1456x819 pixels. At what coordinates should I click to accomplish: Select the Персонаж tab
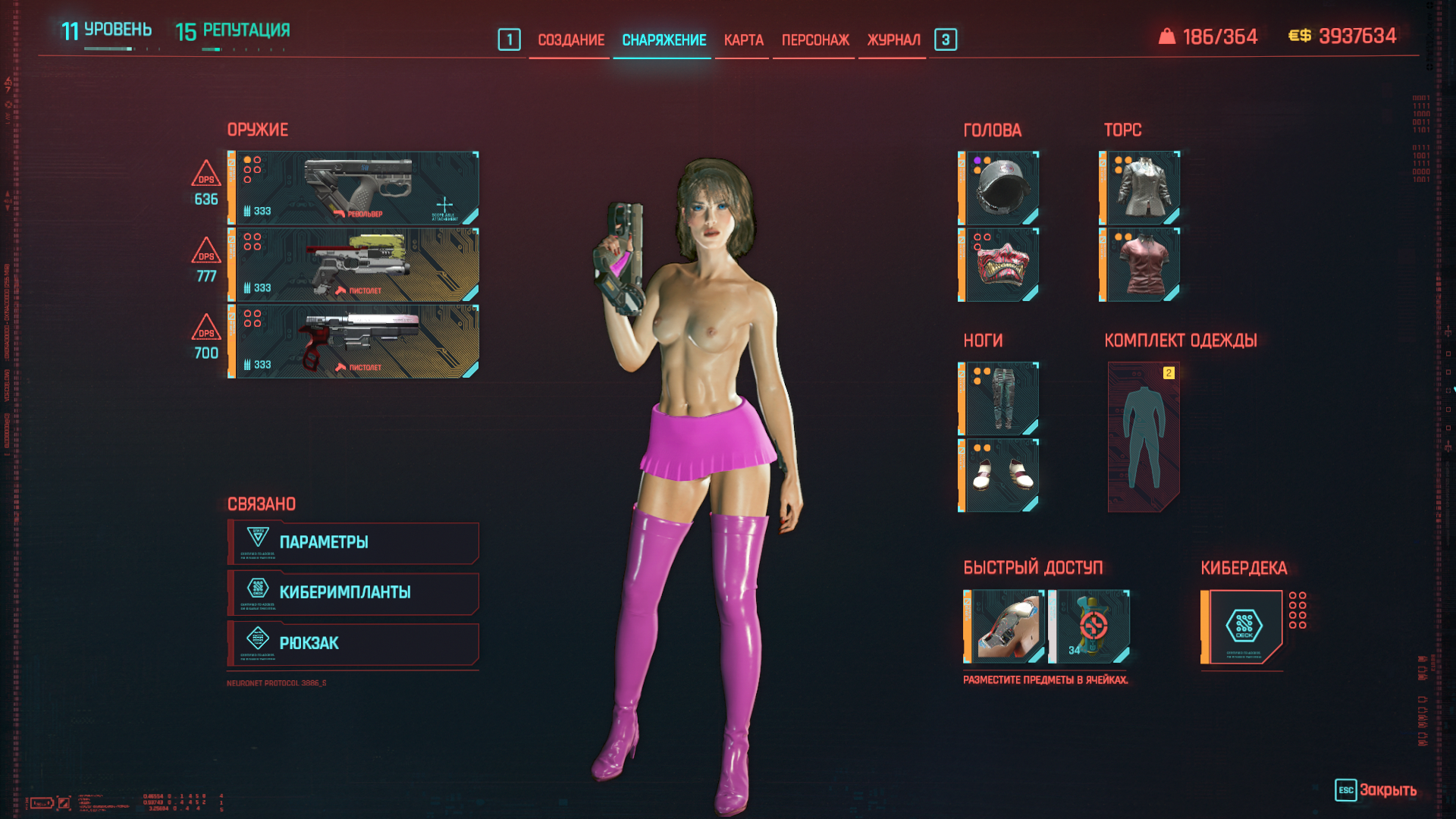tap(815, 40)
